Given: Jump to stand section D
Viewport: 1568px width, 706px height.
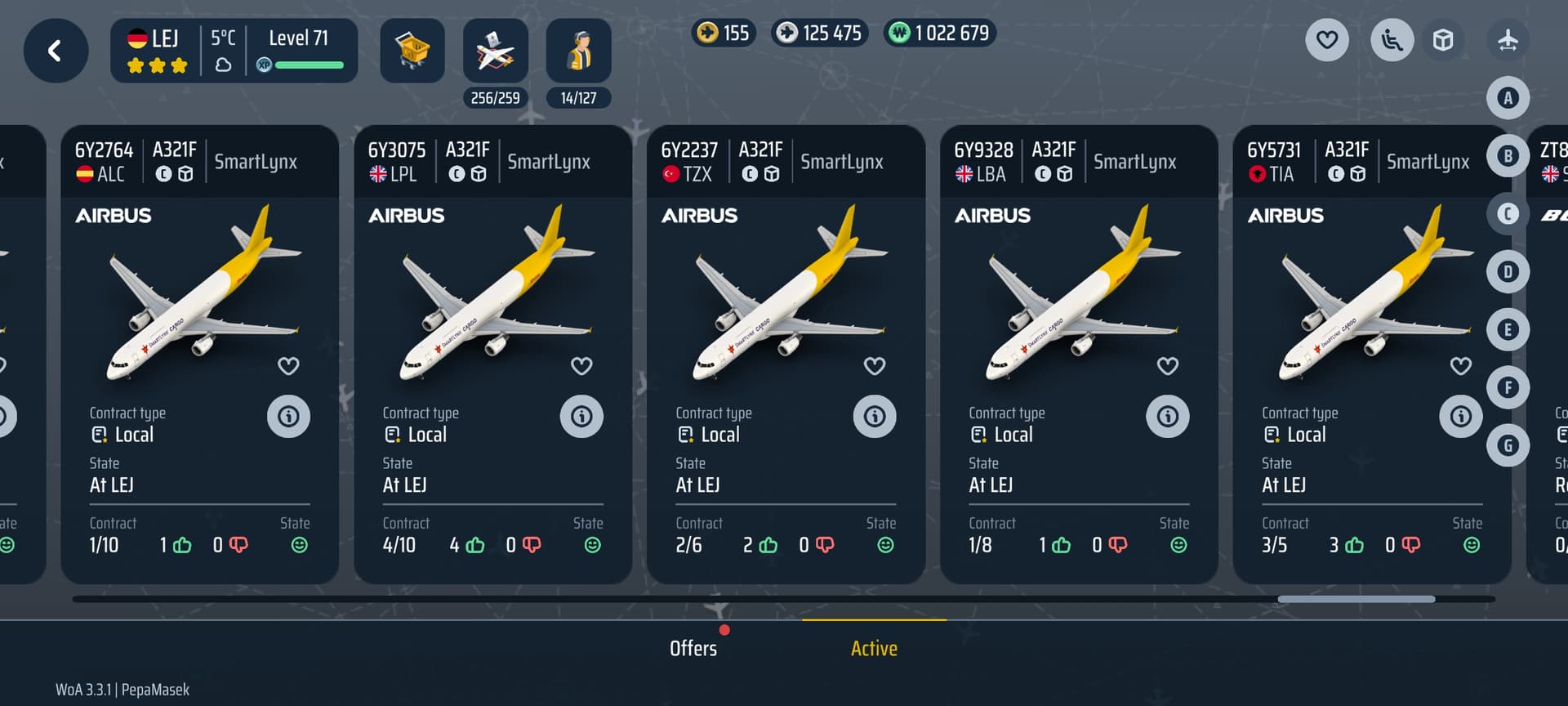Looking at the screenshot, I should click(x=1508, y=271).
